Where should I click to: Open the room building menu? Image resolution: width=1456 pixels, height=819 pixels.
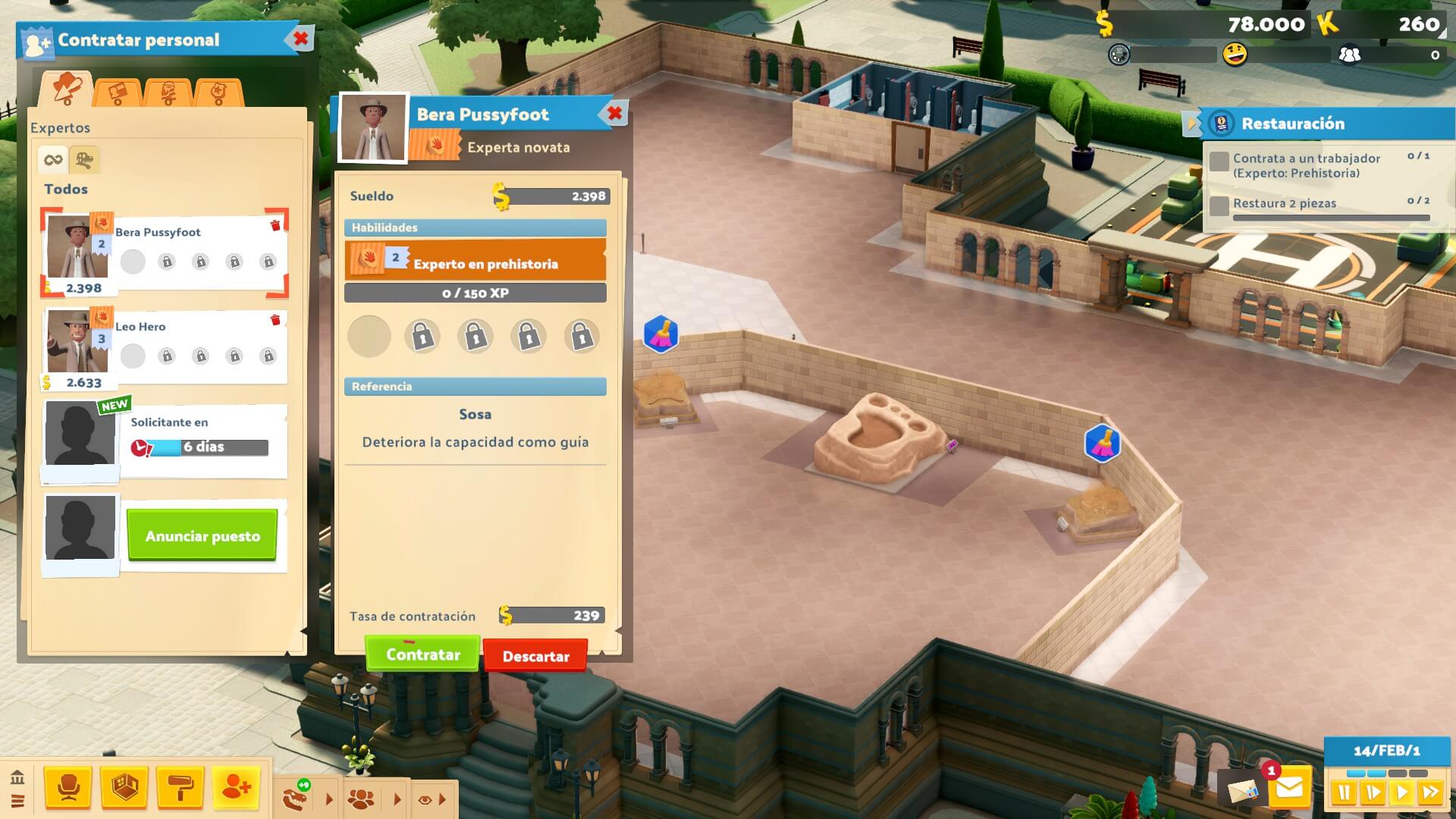tap(124, 789)
